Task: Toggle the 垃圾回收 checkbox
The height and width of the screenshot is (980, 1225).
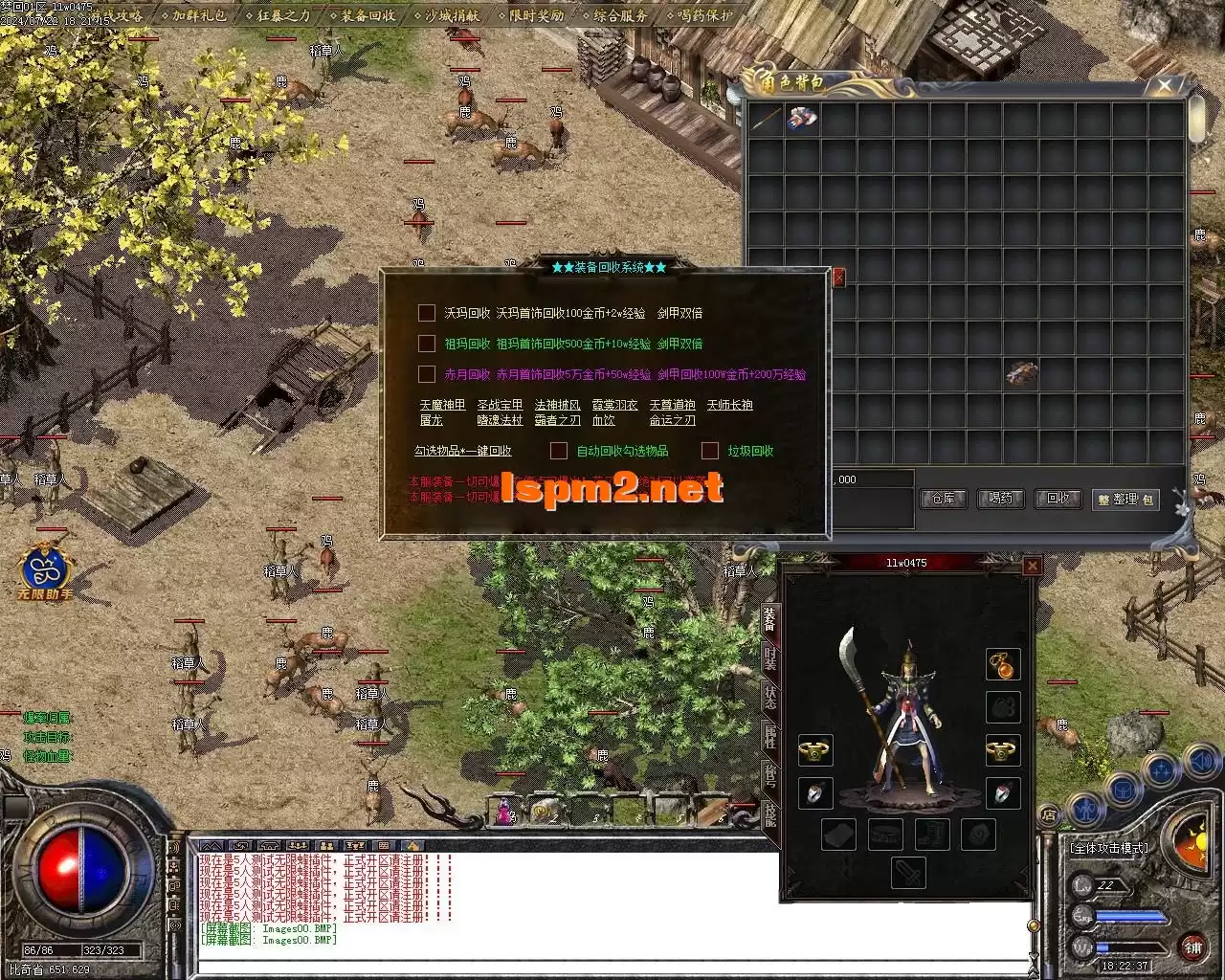Action: tap(710, 451)
